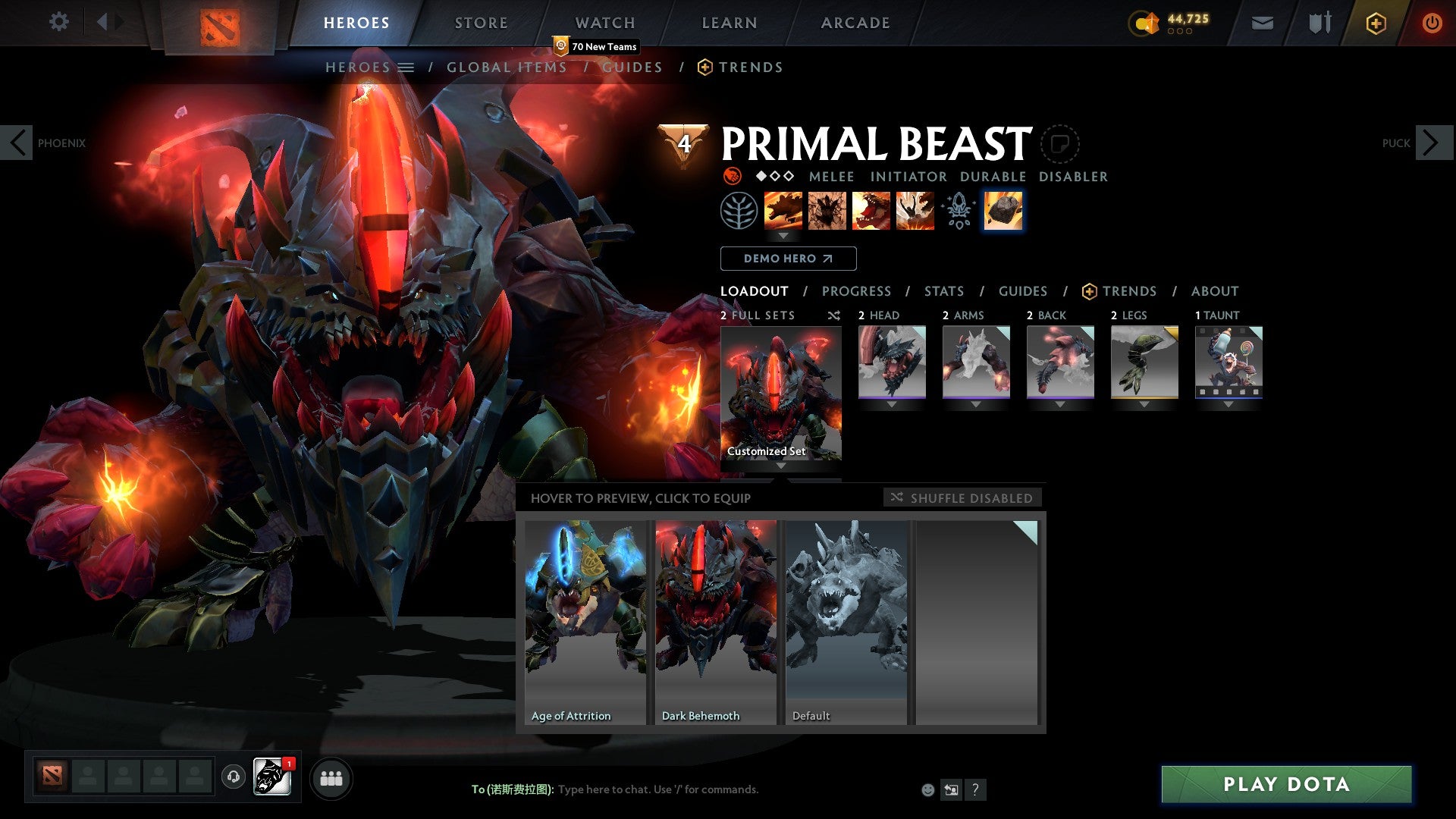Select the Onslaught ability icon

pos(783,210)
